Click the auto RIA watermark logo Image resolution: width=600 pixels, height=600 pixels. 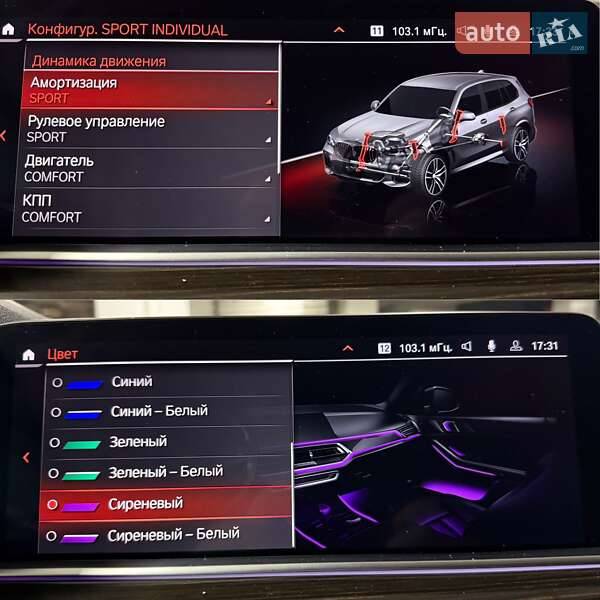click(x=520, y=34)
